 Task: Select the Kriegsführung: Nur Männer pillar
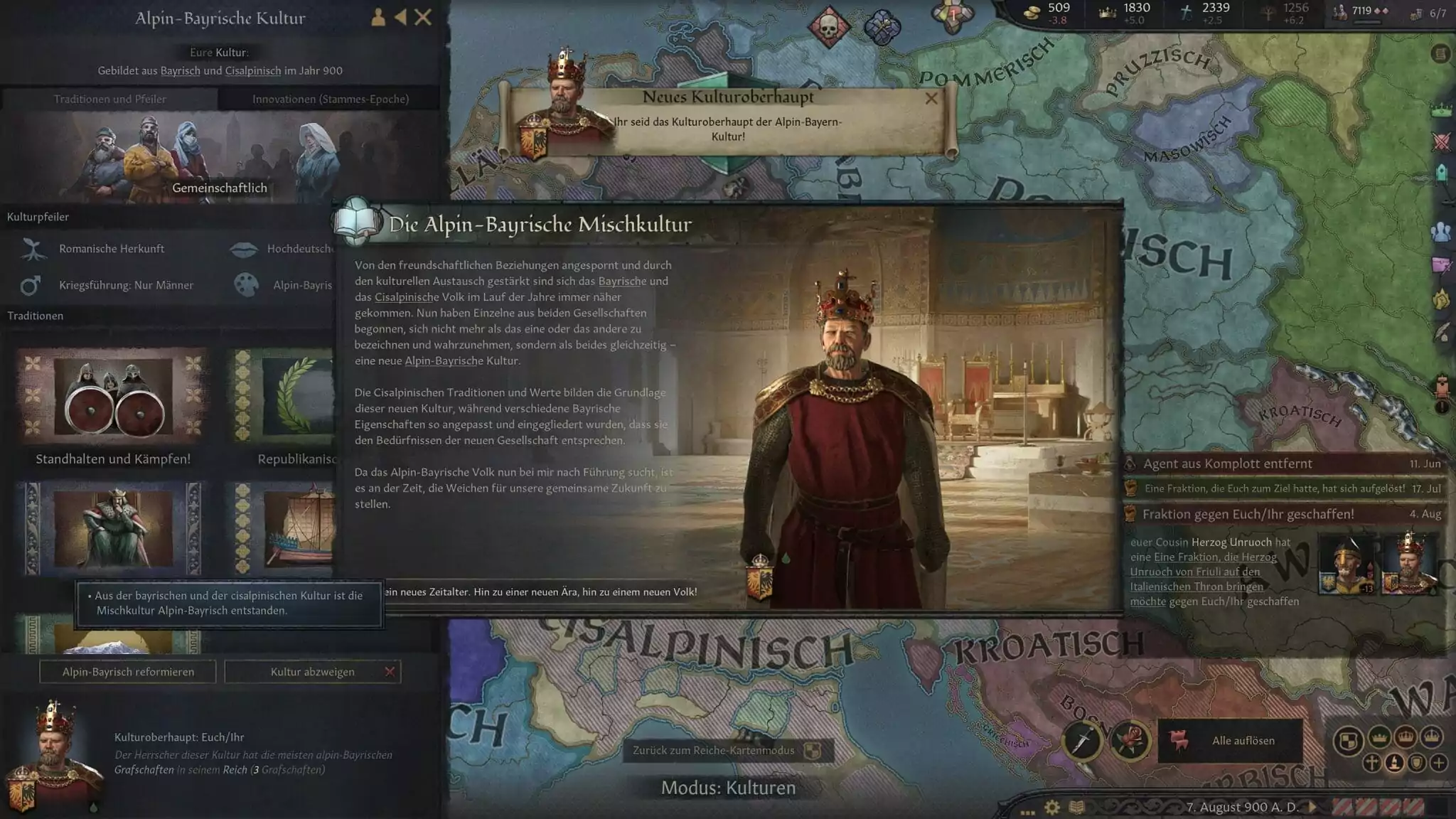click(125, 285)
